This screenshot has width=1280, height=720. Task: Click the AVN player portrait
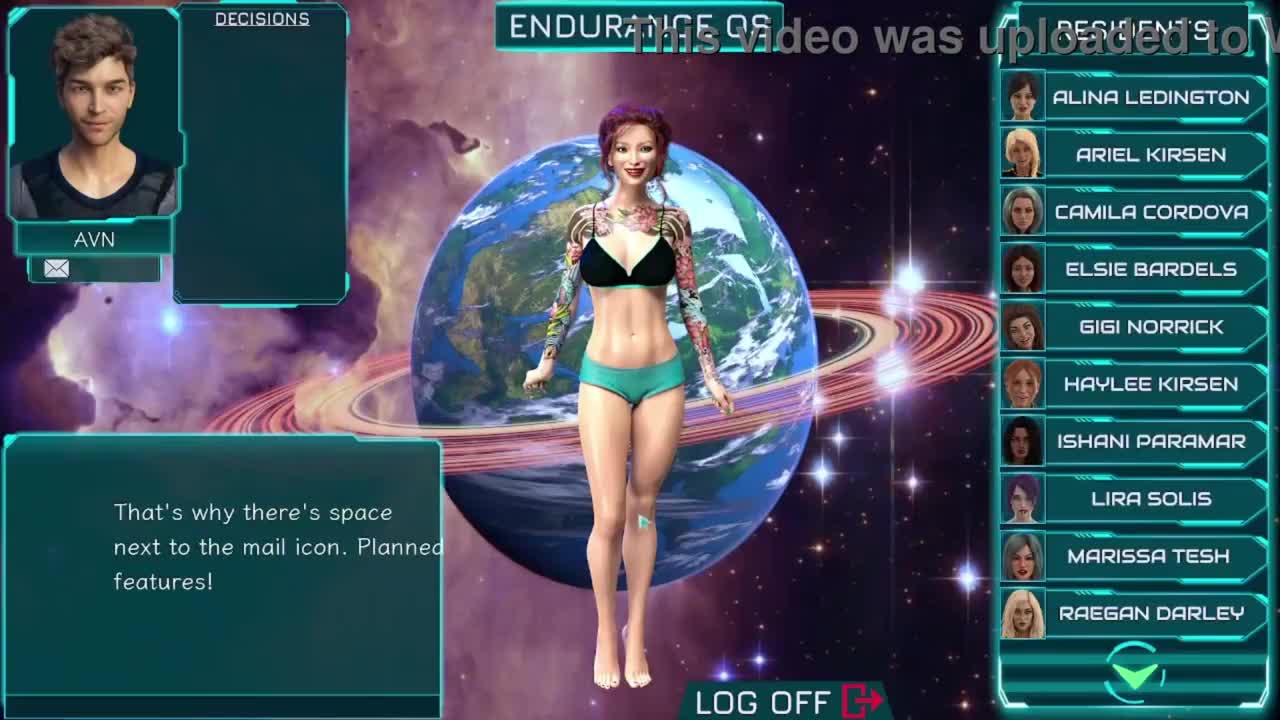tap(94, 115)
